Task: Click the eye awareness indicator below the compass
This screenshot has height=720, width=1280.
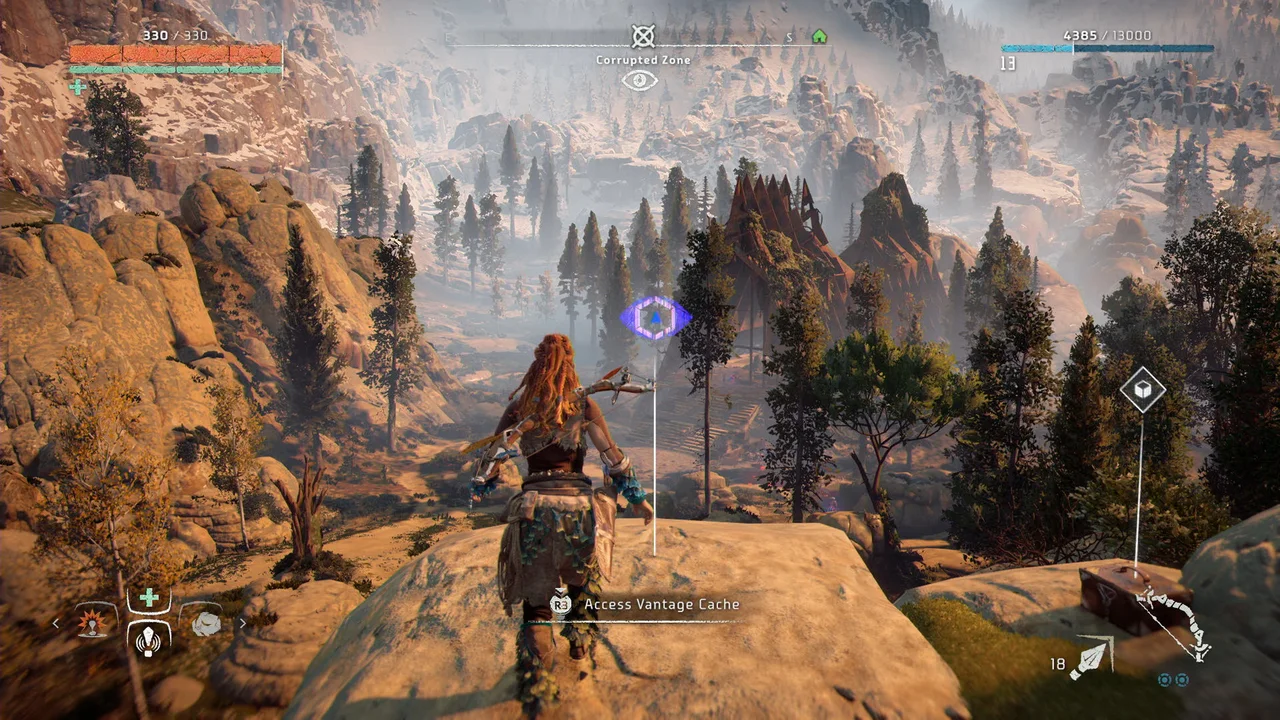Action: (x=639, y=81)
